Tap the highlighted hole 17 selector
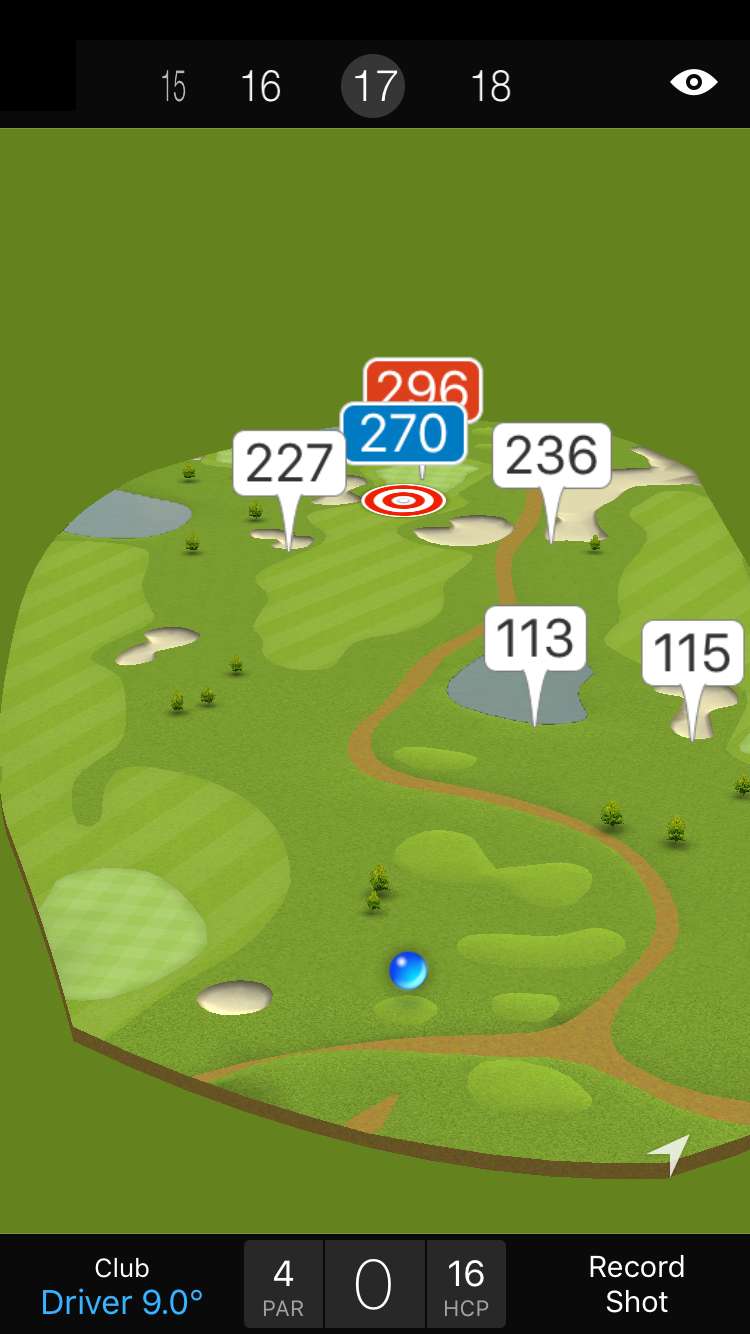 pos(373,87)
